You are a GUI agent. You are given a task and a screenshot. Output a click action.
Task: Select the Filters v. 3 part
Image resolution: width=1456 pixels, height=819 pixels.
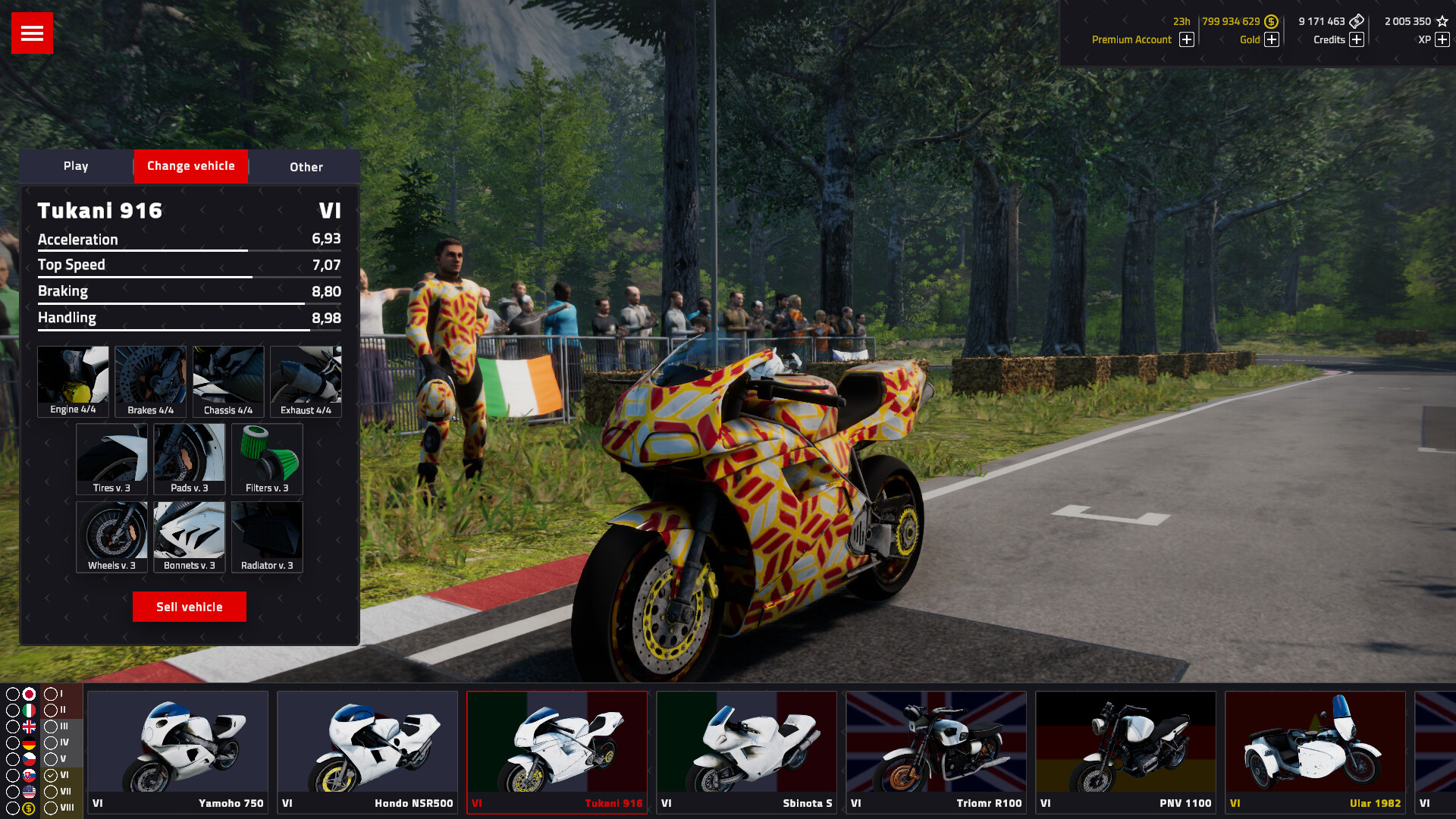tap(266, 457)
